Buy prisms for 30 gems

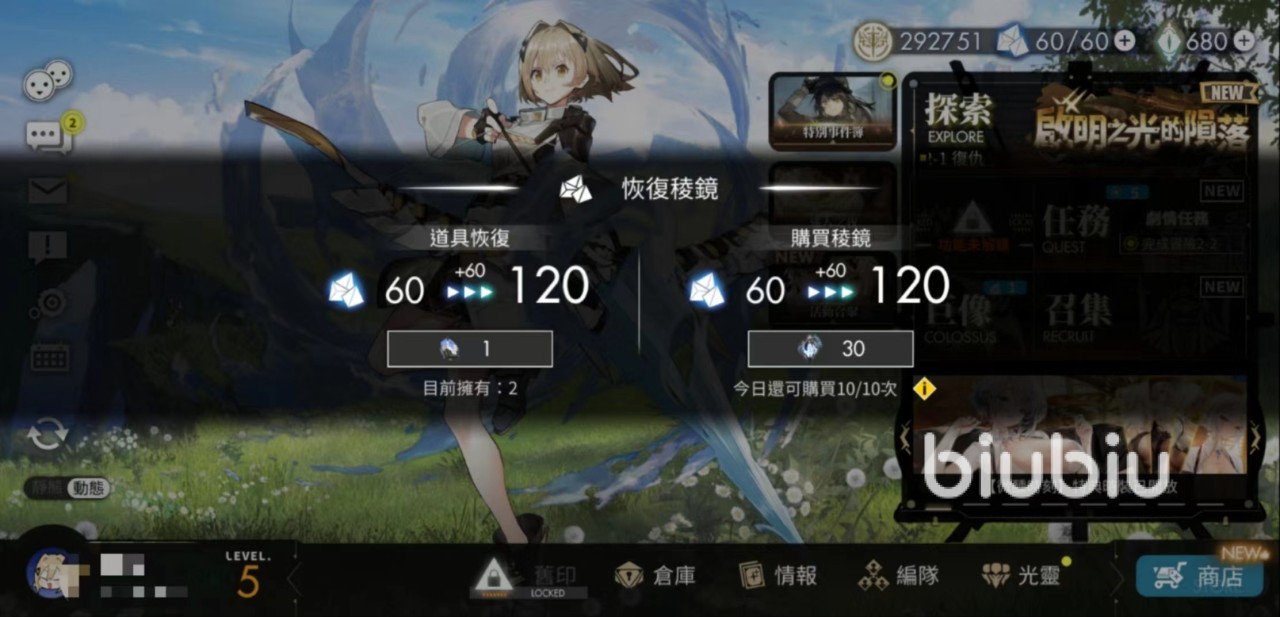tap(830, 349)
